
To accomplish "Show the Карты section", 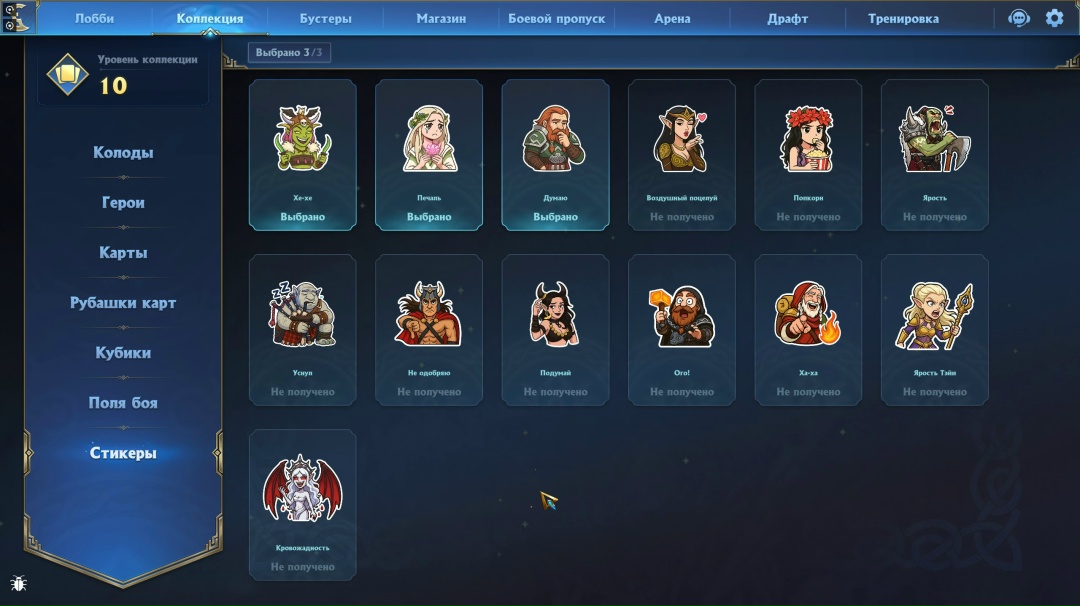I will click(123, 253).
